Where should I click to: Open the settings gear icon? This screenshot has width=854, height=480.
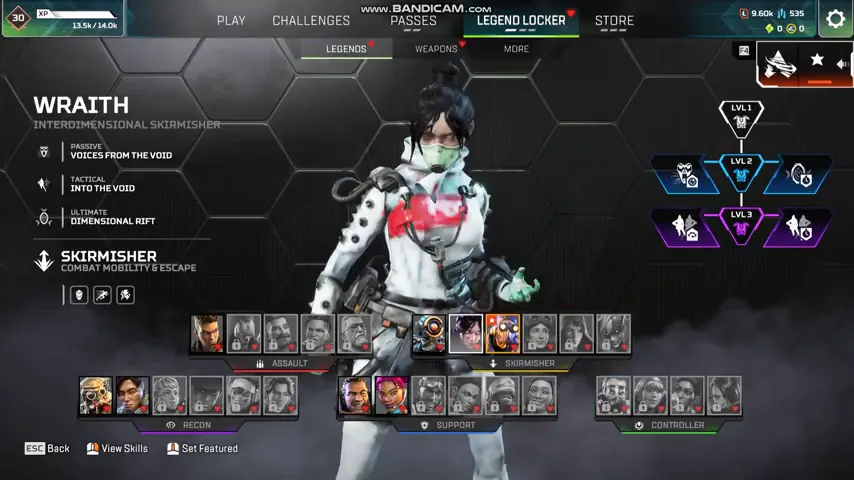(835, 19)
